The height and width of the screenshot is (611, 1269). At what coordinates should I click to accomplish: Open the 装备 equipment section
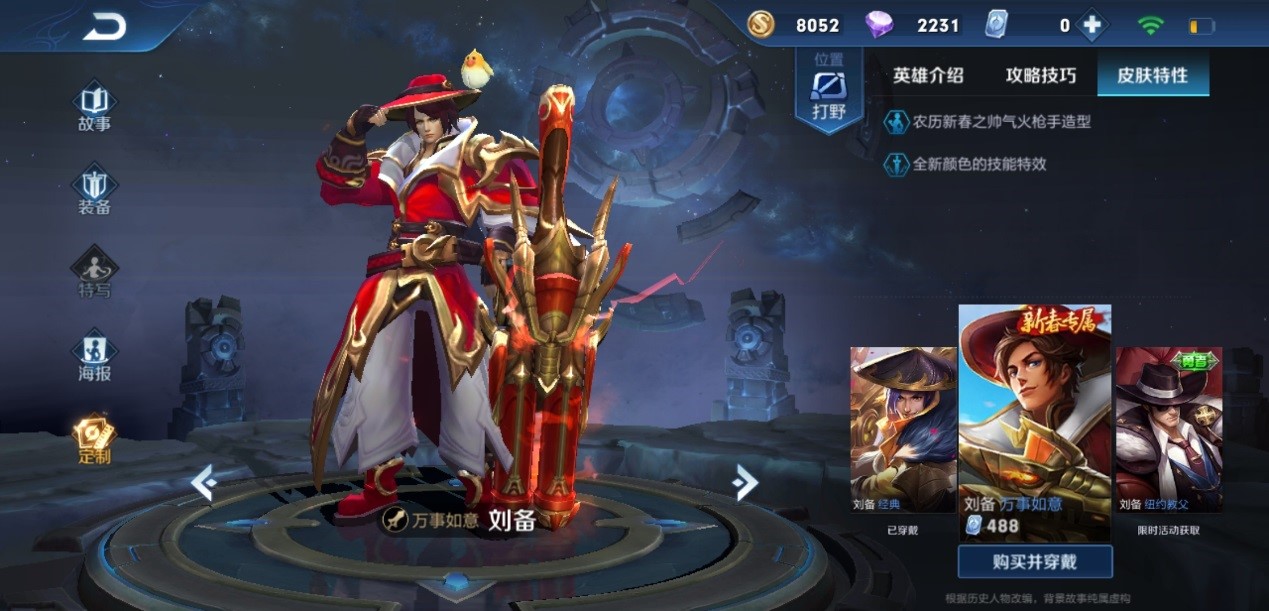pyautogui.click(x=95, y=190)
